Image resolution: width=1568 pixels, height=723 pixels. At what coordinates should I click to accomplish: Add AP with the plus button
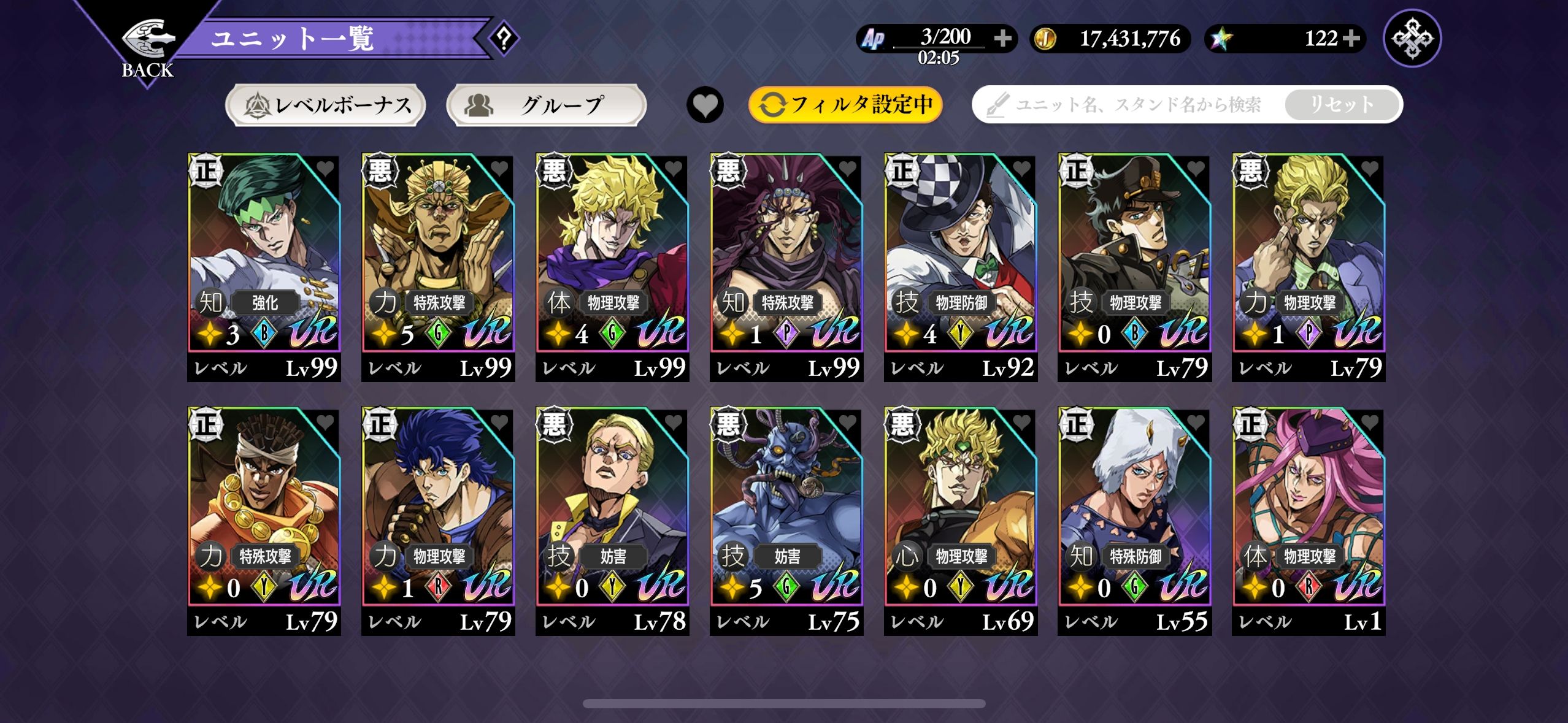(x=1003, y=39)
